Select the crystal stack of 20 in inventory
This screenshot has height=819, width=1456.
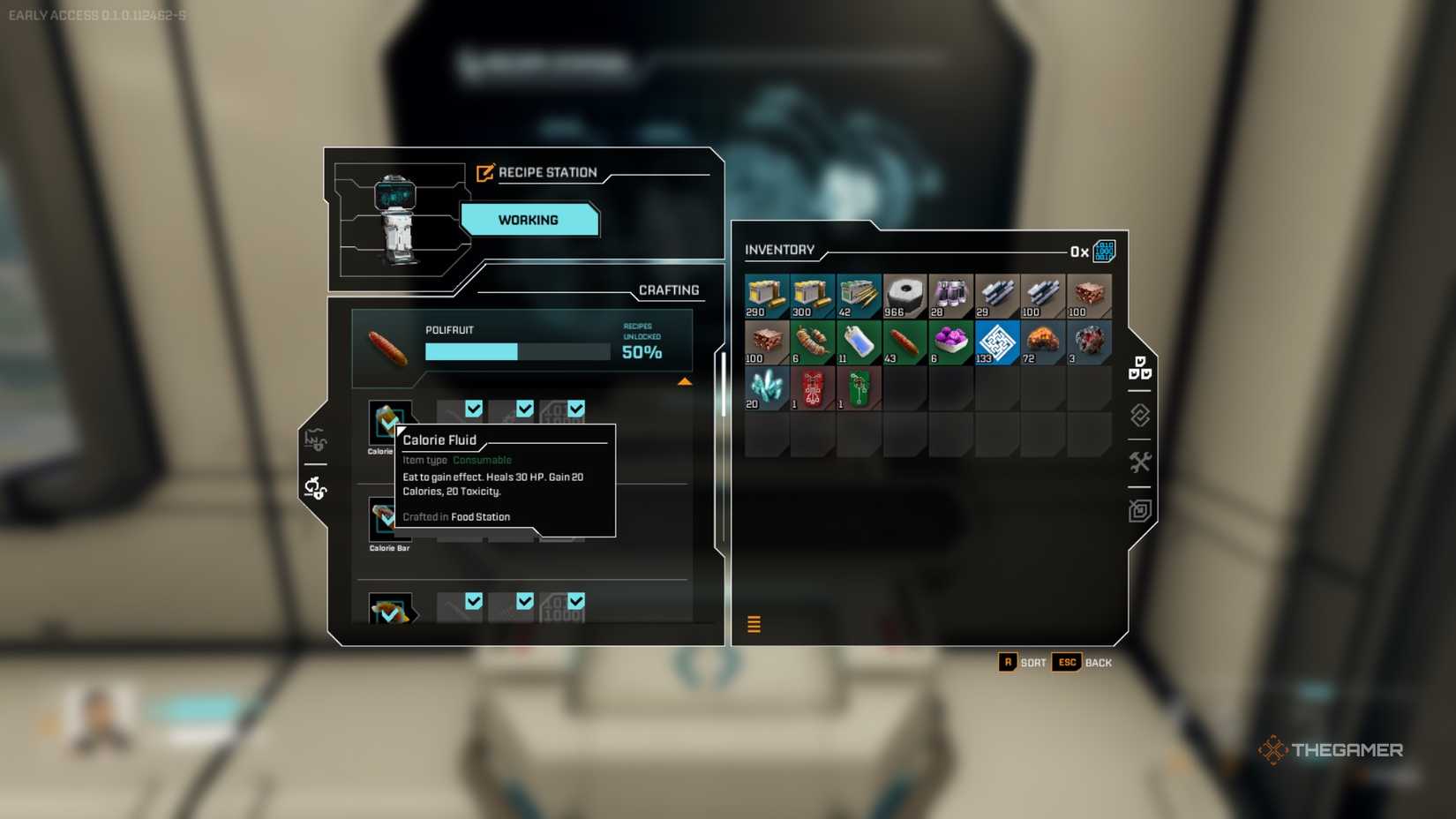[764, 388]
